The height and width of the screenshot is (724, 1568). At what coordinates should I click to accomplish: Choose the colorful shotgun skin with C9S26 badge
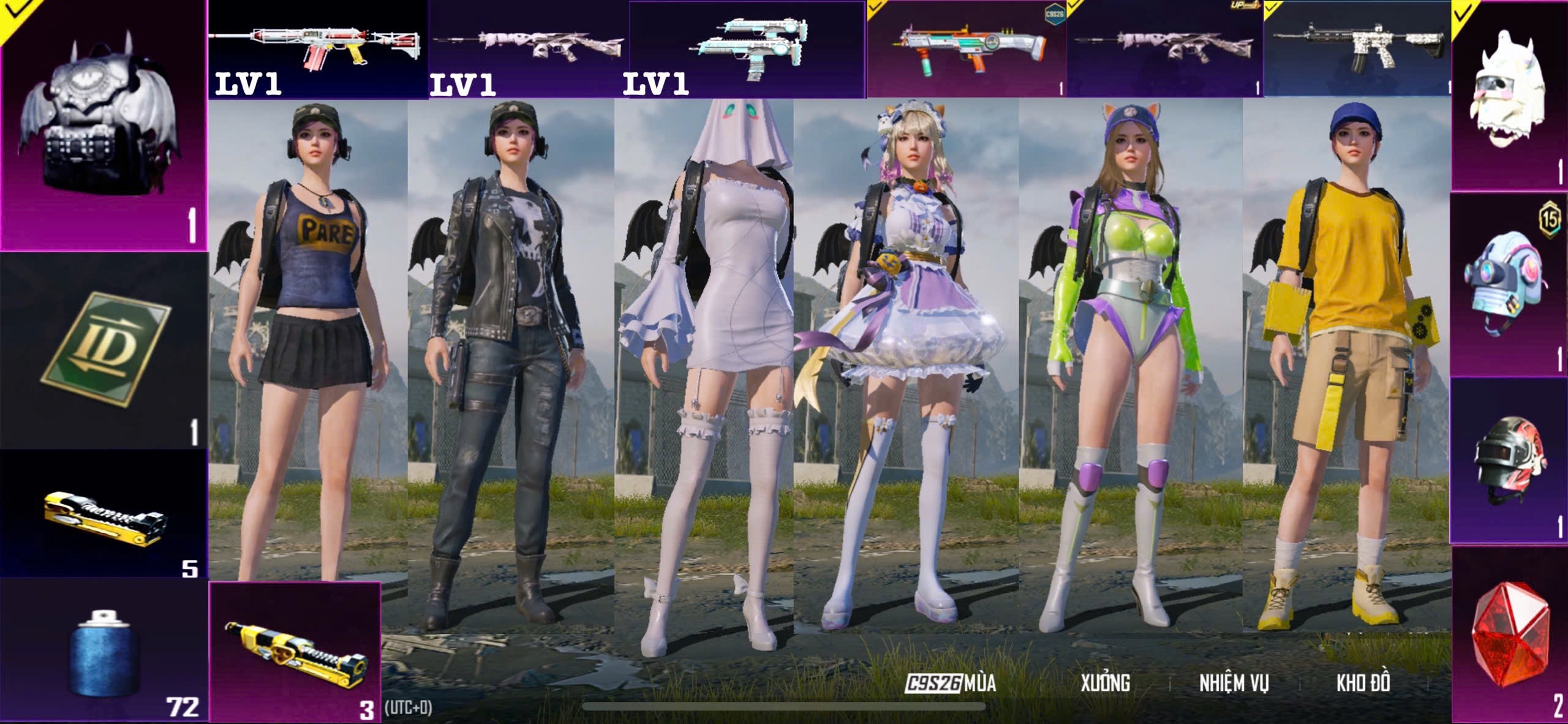967,49
